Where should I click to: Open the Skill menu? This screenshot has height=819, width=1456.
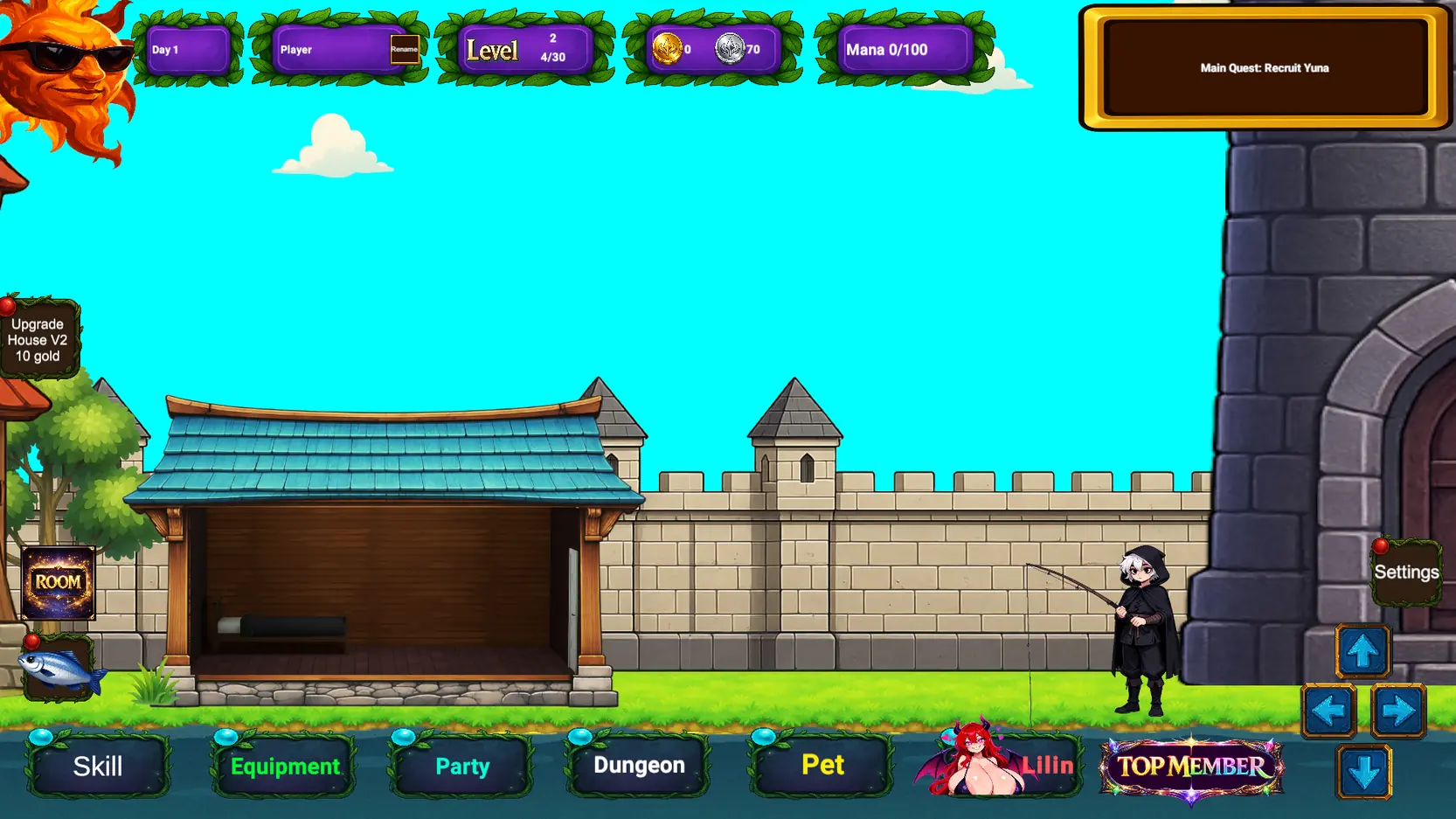(98, 767)
